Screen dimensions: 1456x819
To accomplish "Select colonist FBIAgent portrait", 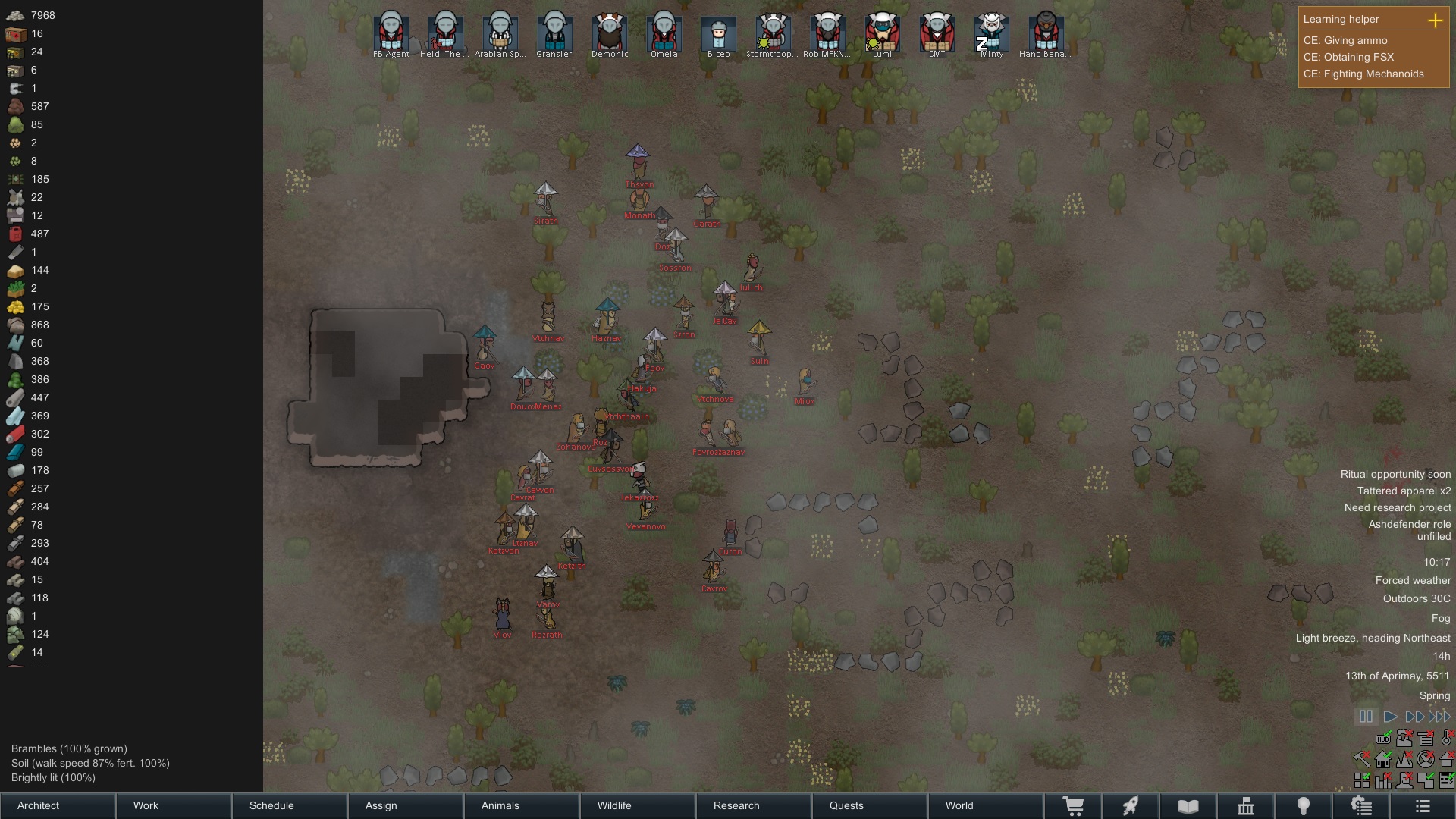I will (x=391, y=32).
